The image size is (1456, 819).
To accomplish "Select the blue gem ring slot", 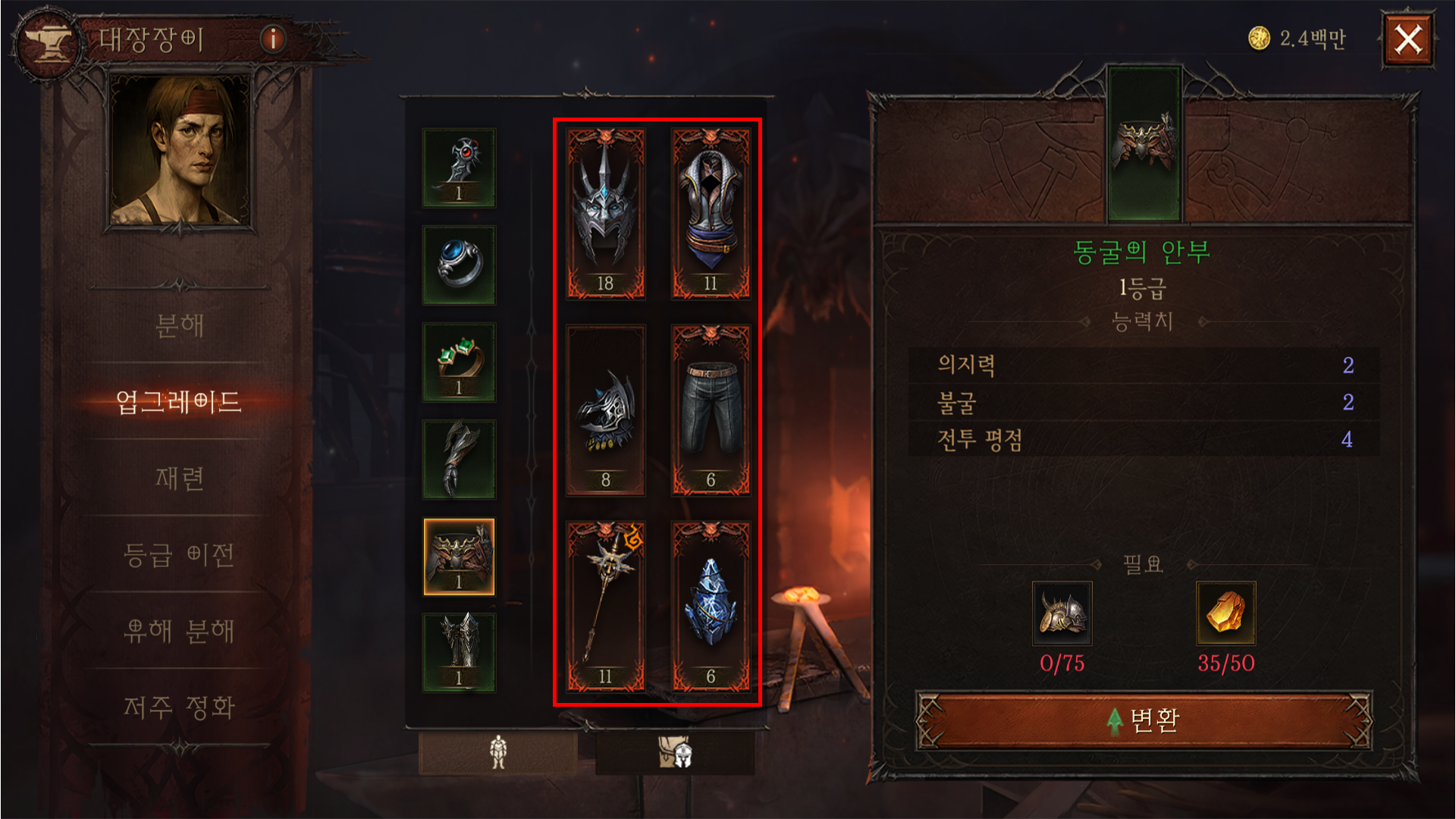I will (459, 265).
